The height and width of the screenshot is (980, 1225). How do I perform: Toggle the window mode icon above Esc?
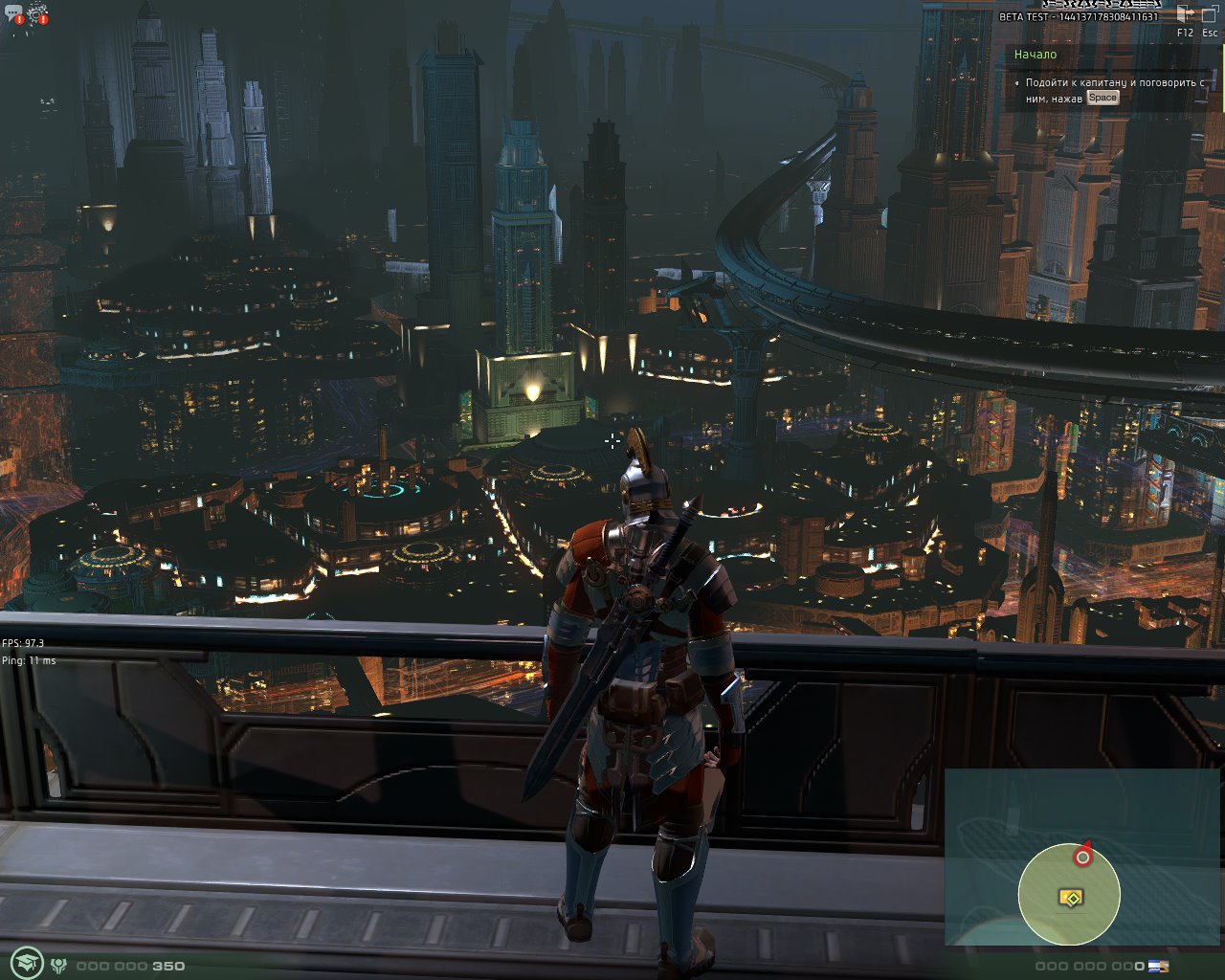click(x=1209, y=14)
